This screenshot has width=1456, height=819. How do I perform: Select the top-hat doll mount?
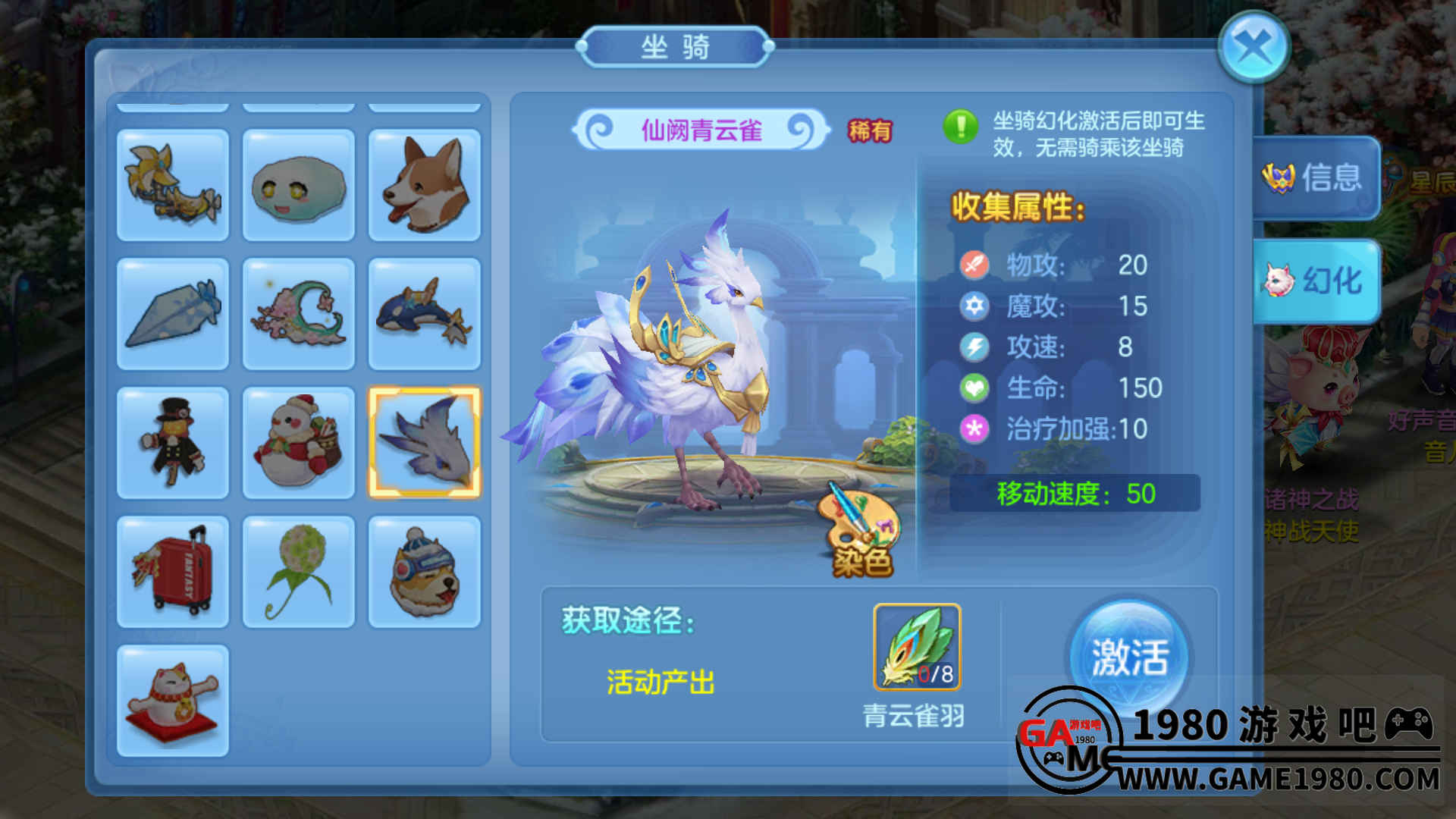(x=173, y=443)
